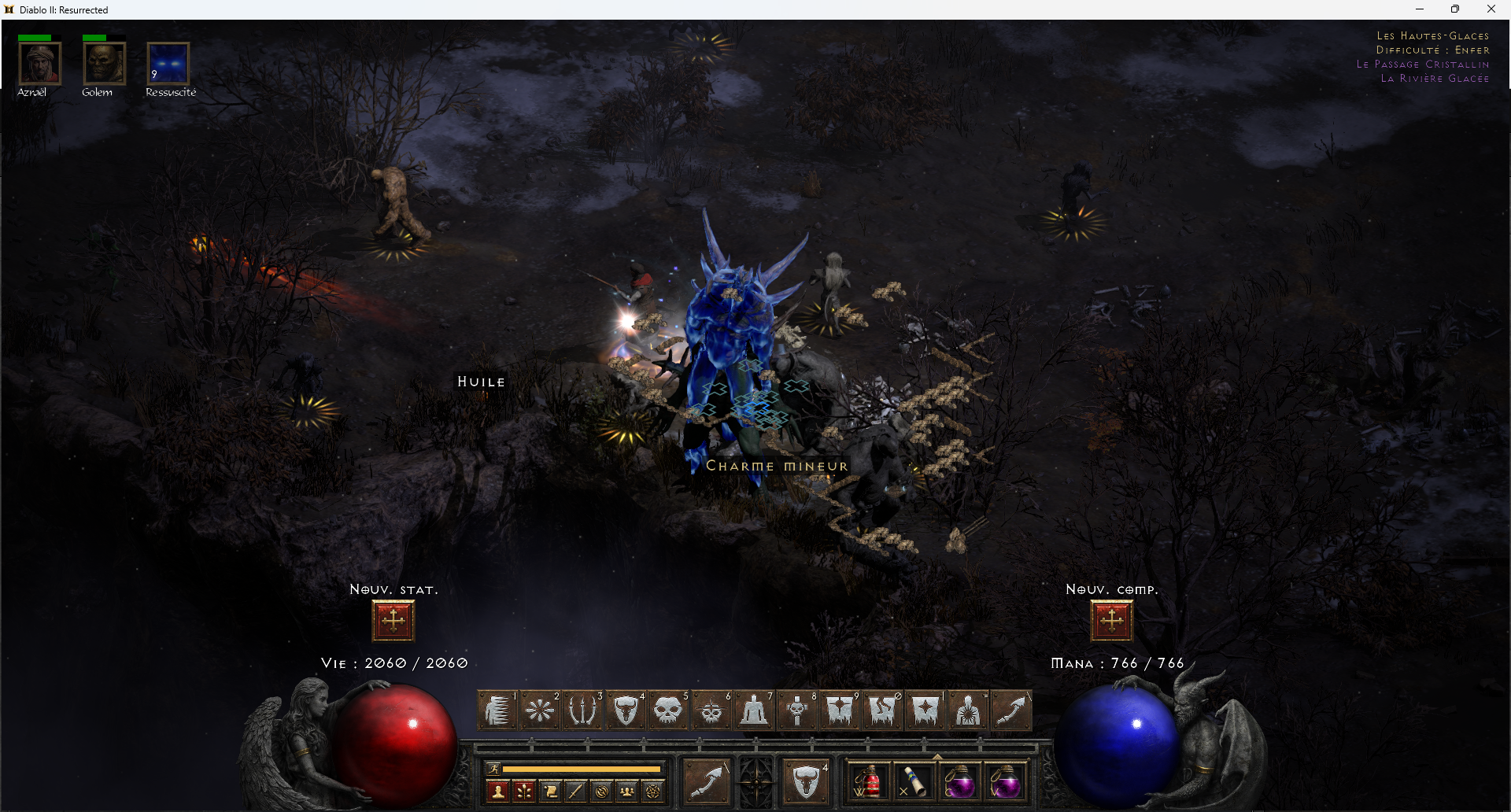The width and height of the screenshot is (1511, 812).
Task: Select the meditating figure skill in slot 7
Action: tap(753, 710)
